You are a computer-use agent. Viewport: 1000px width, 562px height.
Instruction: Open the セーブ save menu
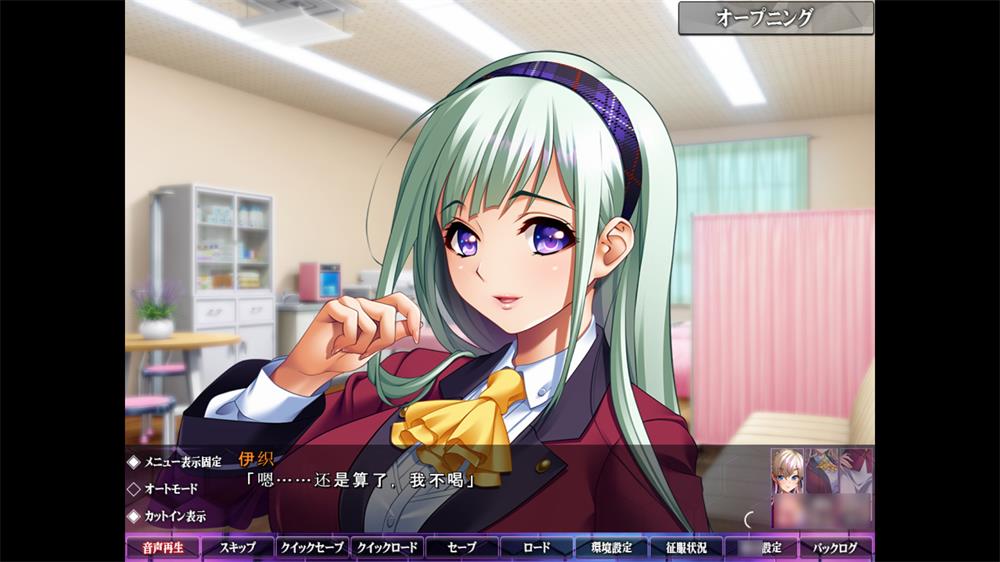462,547
